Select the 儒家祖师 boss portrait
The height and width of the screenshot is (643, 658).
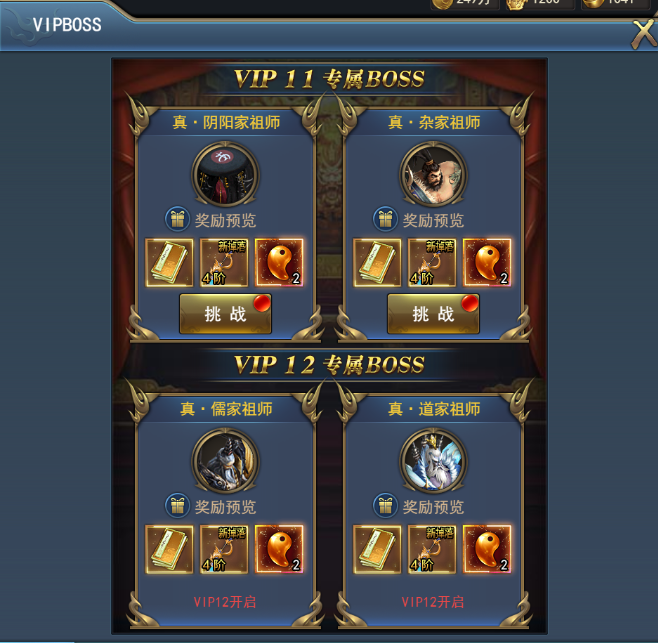click(225, 459)
